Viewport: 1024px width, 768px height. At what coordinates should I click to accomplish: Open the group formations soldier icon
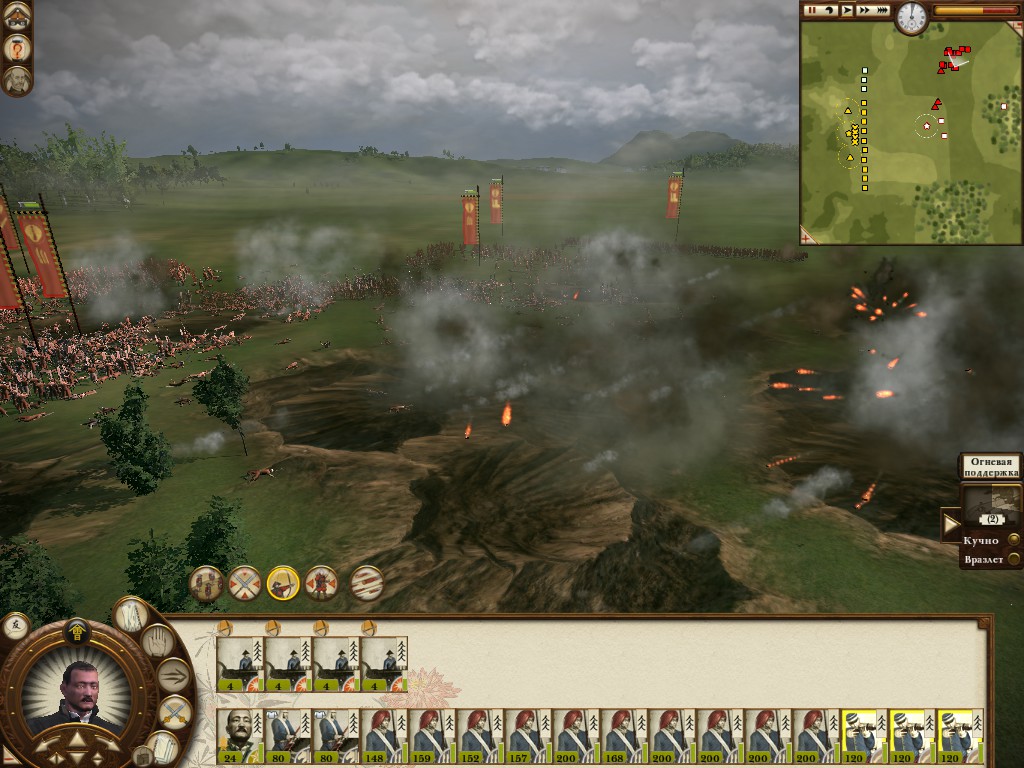click(206, 582)
